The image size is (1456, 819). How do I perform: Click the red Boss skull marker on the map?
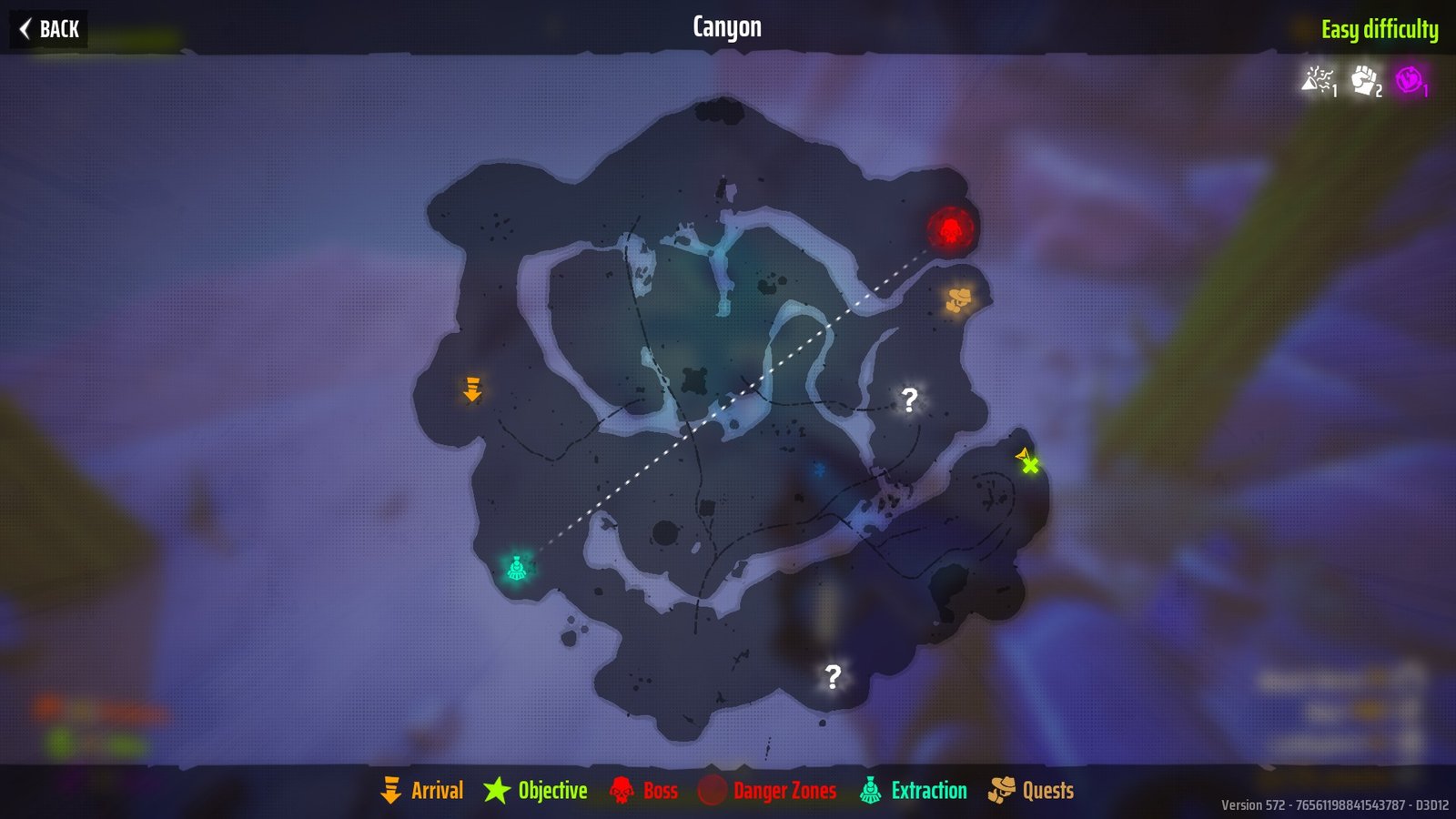pos(949,226)
